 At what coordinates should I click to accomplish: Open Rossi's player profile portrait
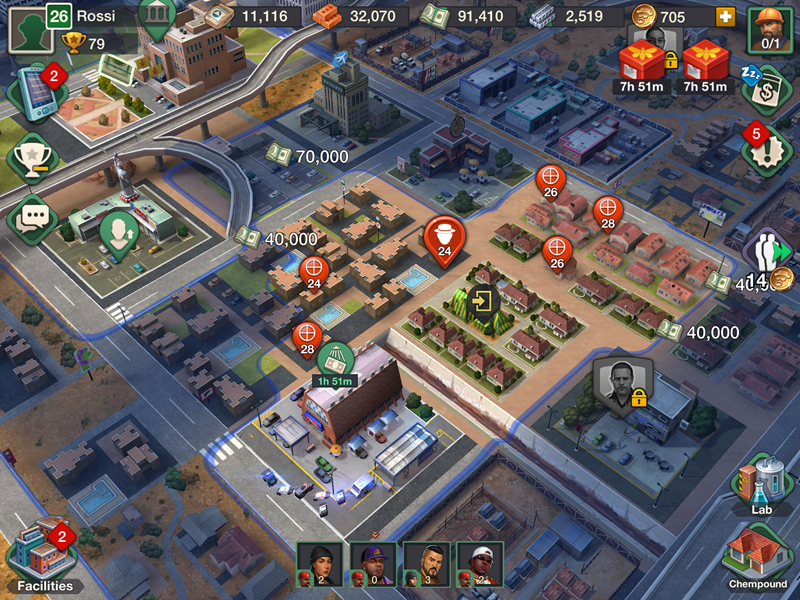click(x=31, y=31)
